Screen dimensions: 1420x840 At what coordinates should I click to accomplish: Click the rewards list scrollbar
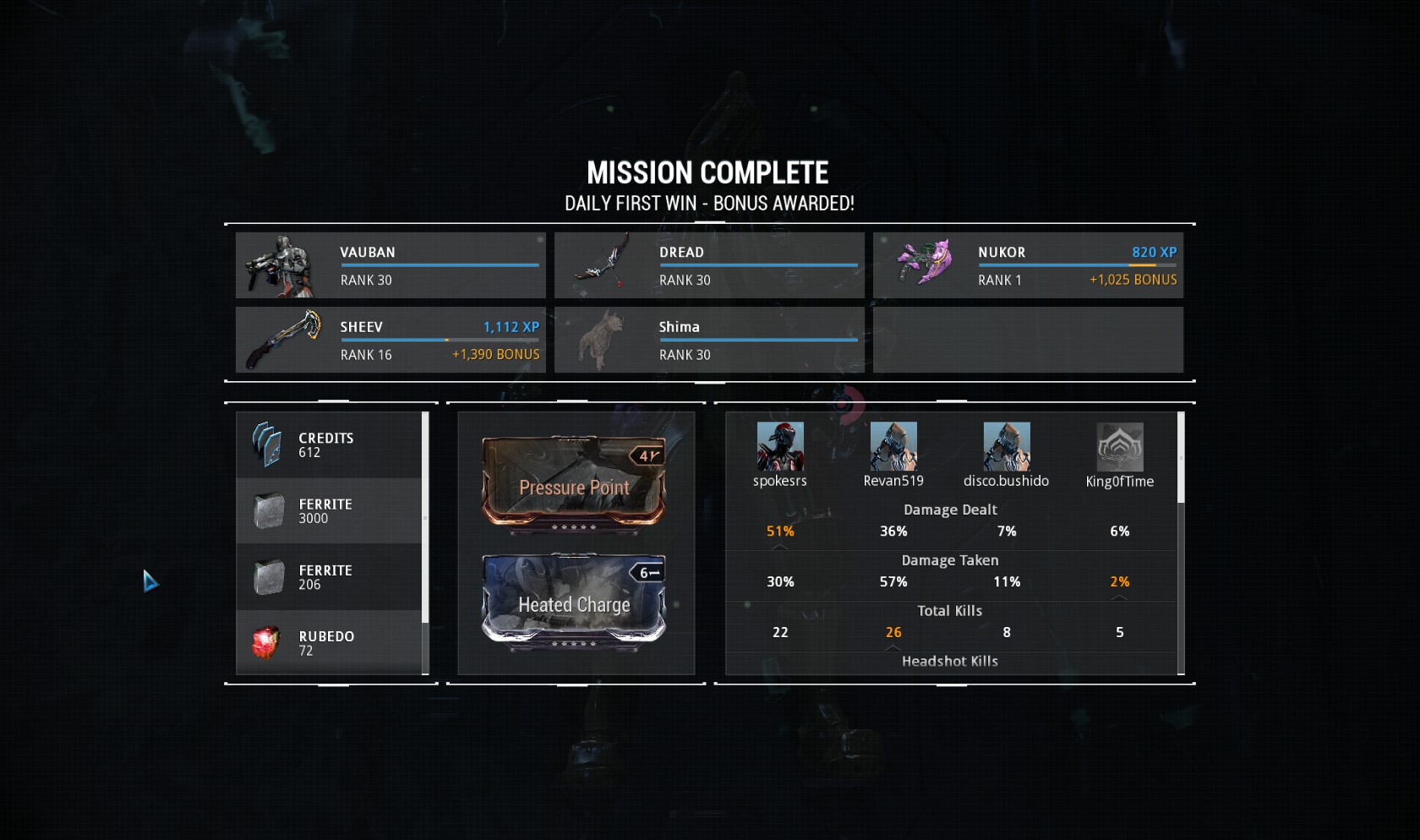(425, 517)
